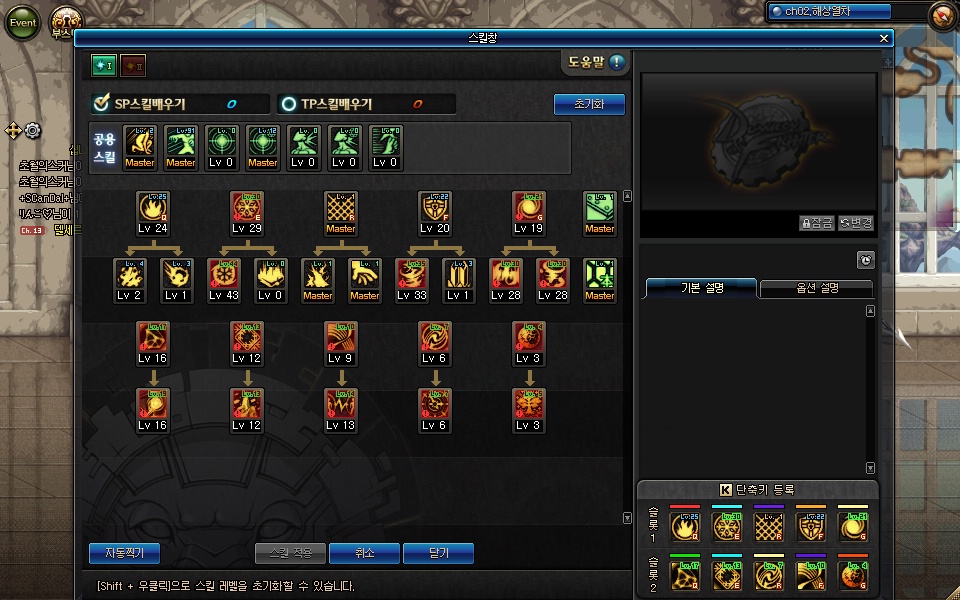Screen dimensions: 960x600
Task: Click the 자동찍기 auto-assign button
Action: click(x=124, y=552)
